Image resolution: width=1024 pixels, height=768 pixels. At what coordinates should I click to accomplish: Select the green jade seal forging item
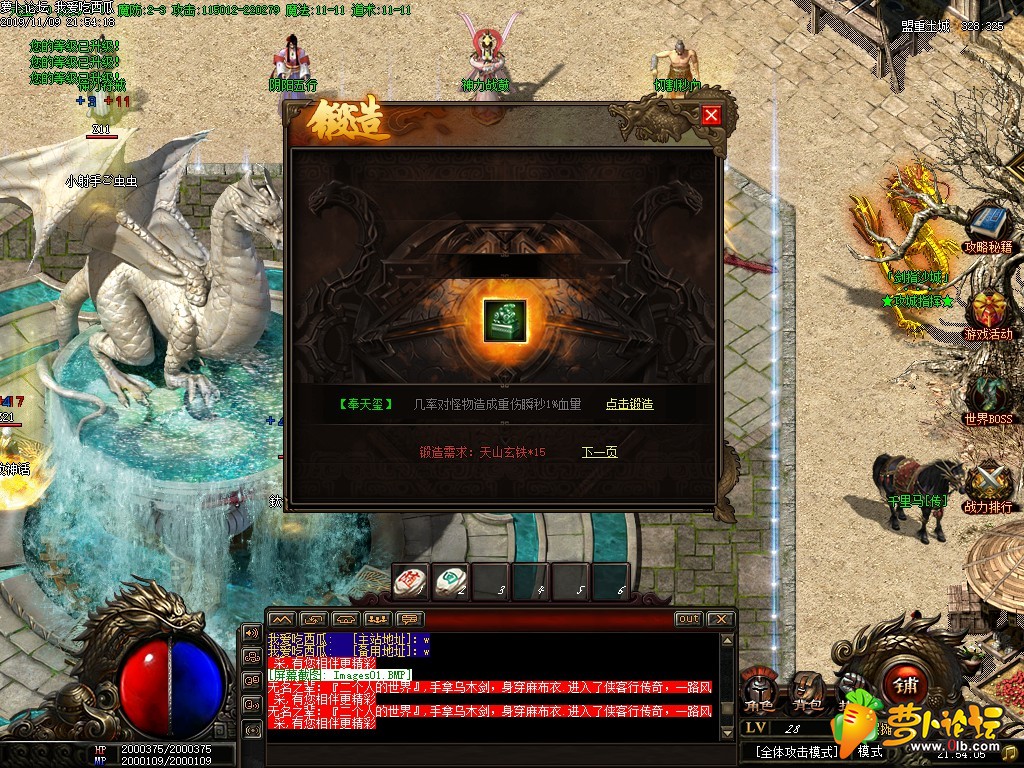pos(504,321)
